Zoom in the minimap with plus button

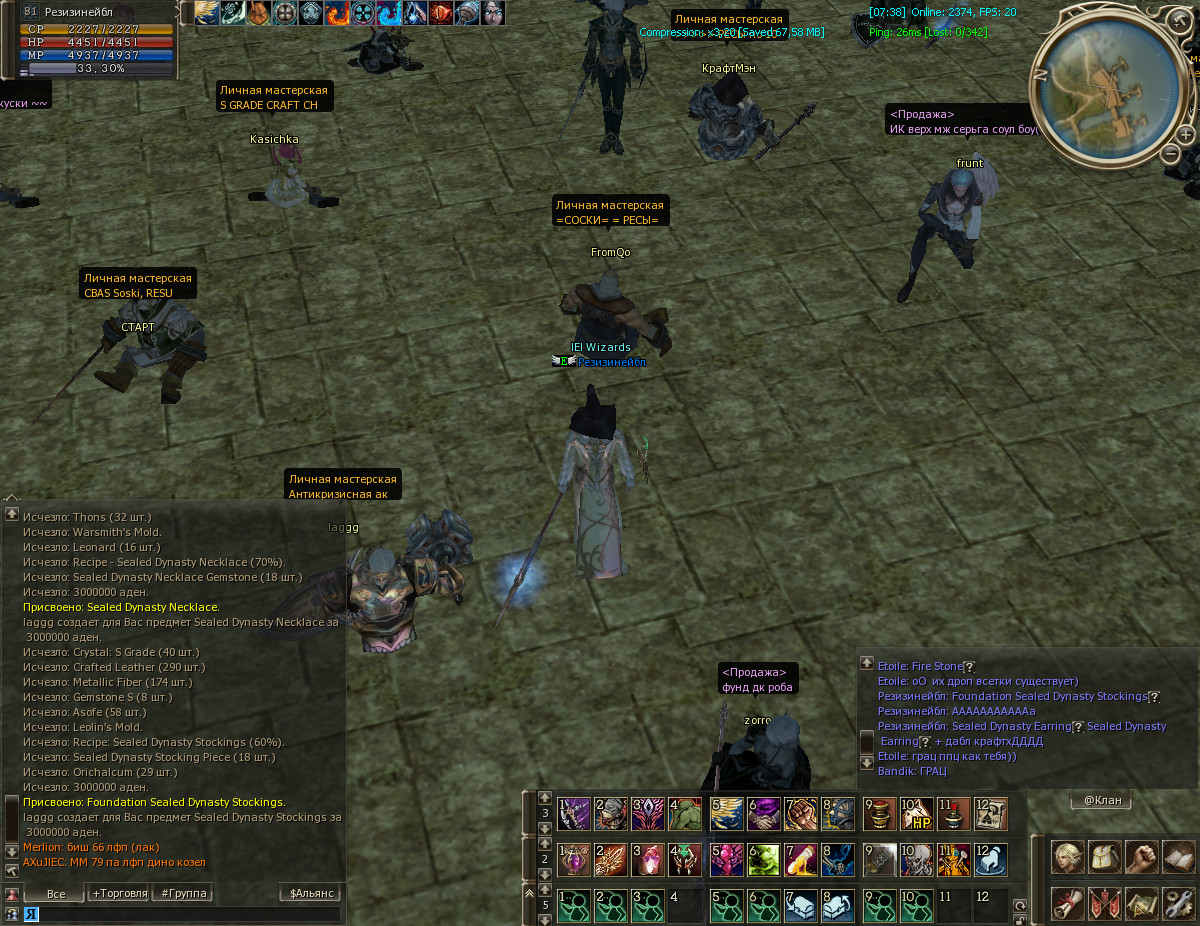point(1186,134)
